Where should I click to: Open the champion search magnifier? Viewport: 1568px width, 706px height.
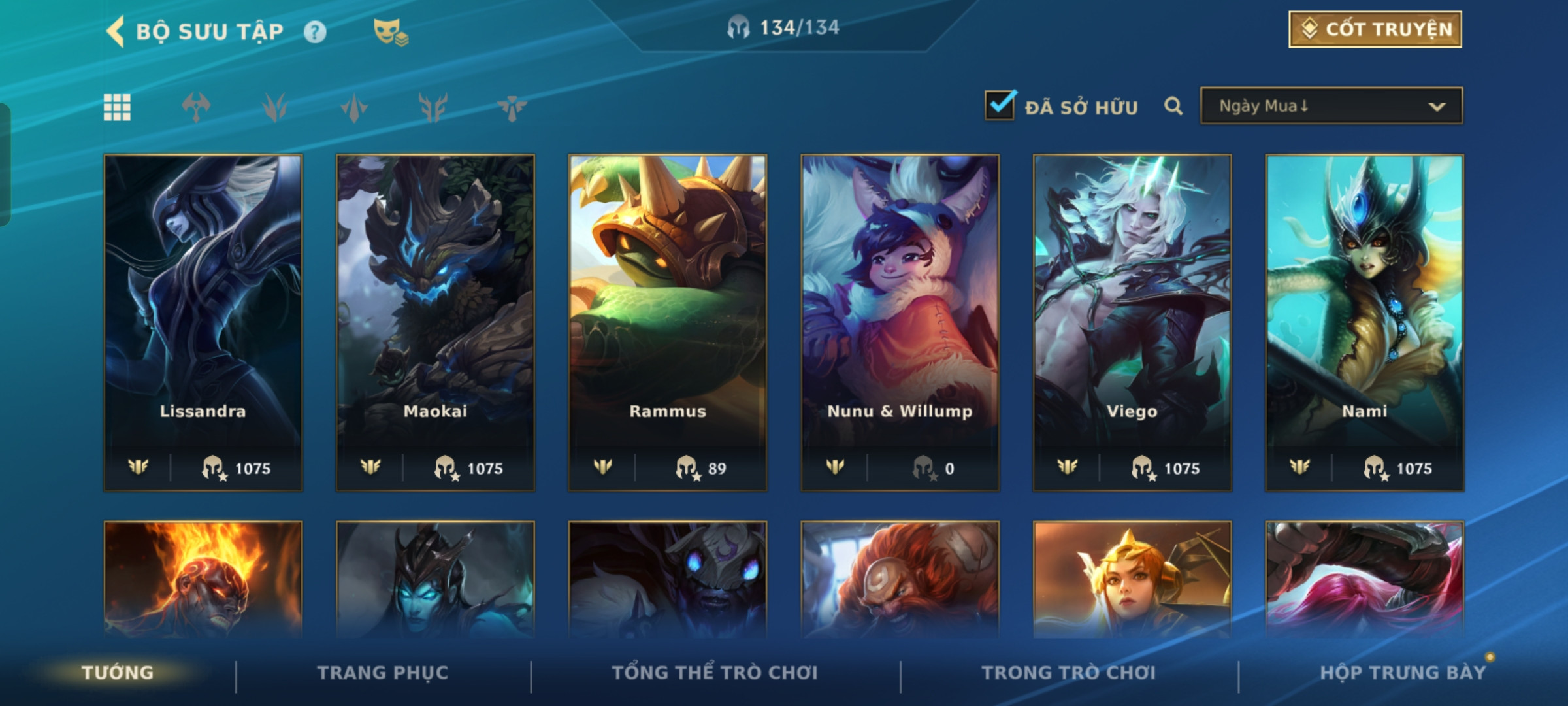[x=1173, y=106]
